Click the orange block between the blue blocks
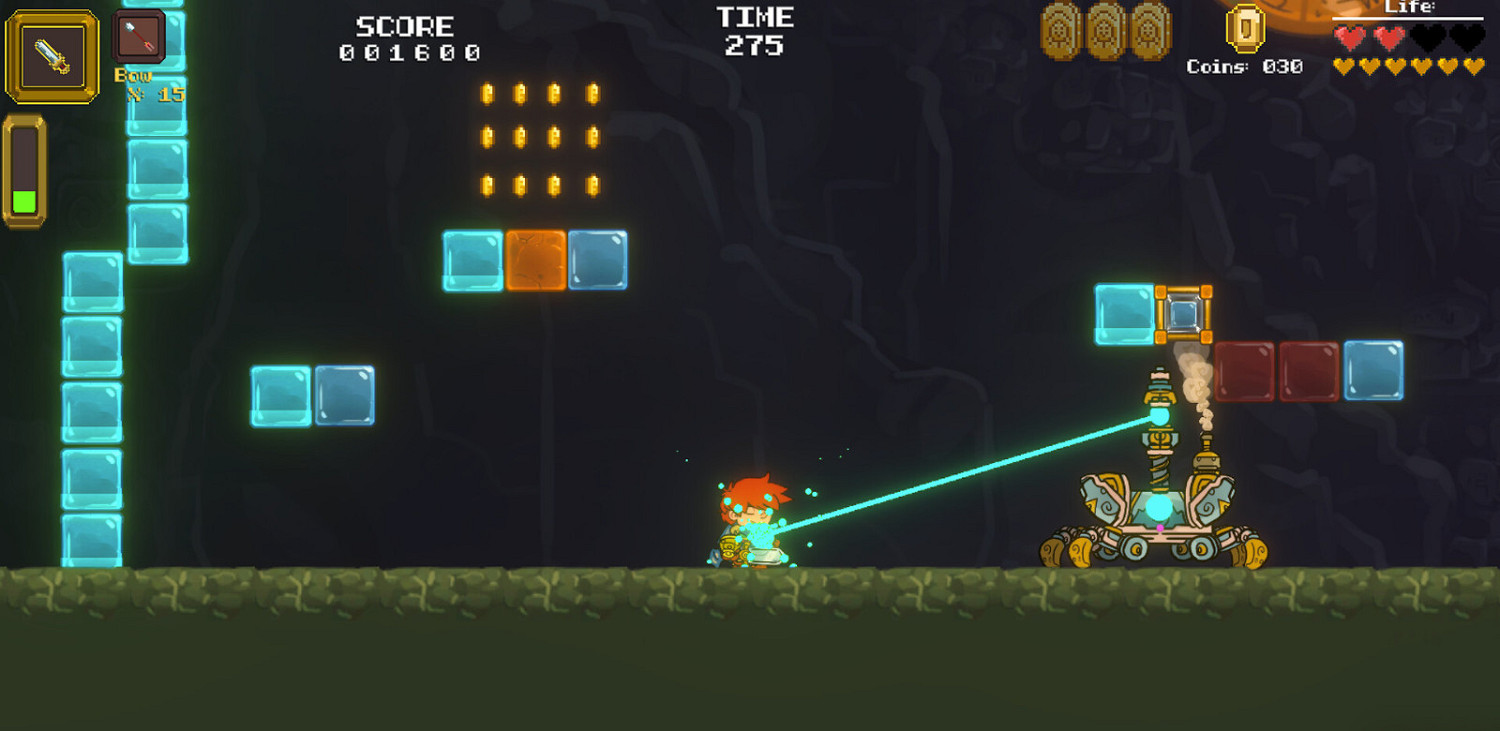Image resolution: width=1500 pixels, height=731 pixels. pos(537,259)
